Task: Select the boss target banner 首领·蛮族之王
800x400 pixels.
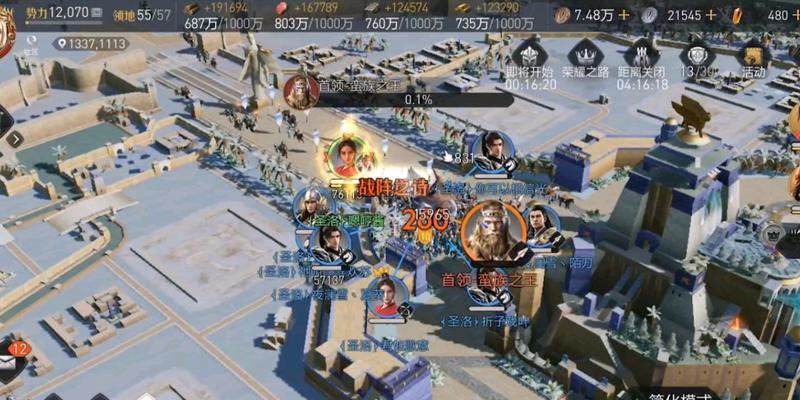Action: pos(362,88)
